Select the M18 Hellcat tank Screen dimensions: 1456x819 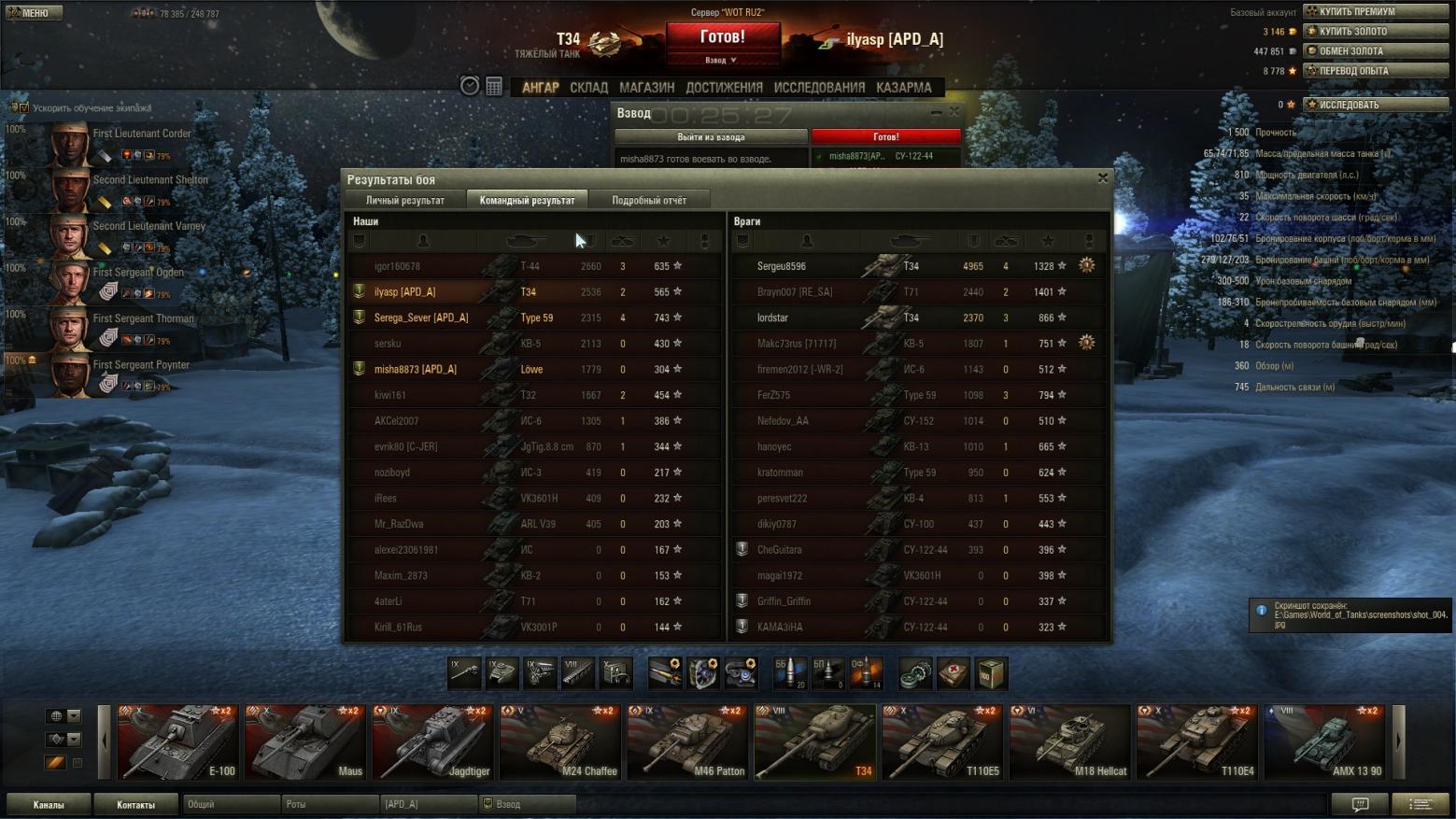click(1069, 742)
